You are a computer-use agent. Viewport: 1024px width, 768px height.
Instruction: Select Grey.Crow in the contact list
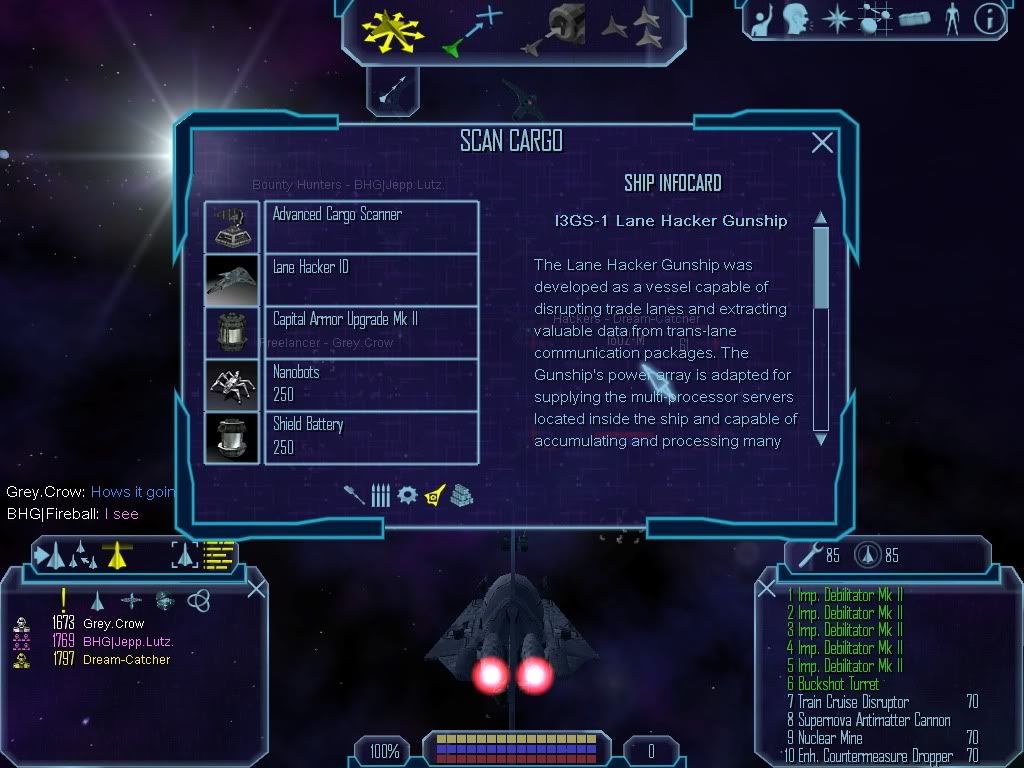113,624
